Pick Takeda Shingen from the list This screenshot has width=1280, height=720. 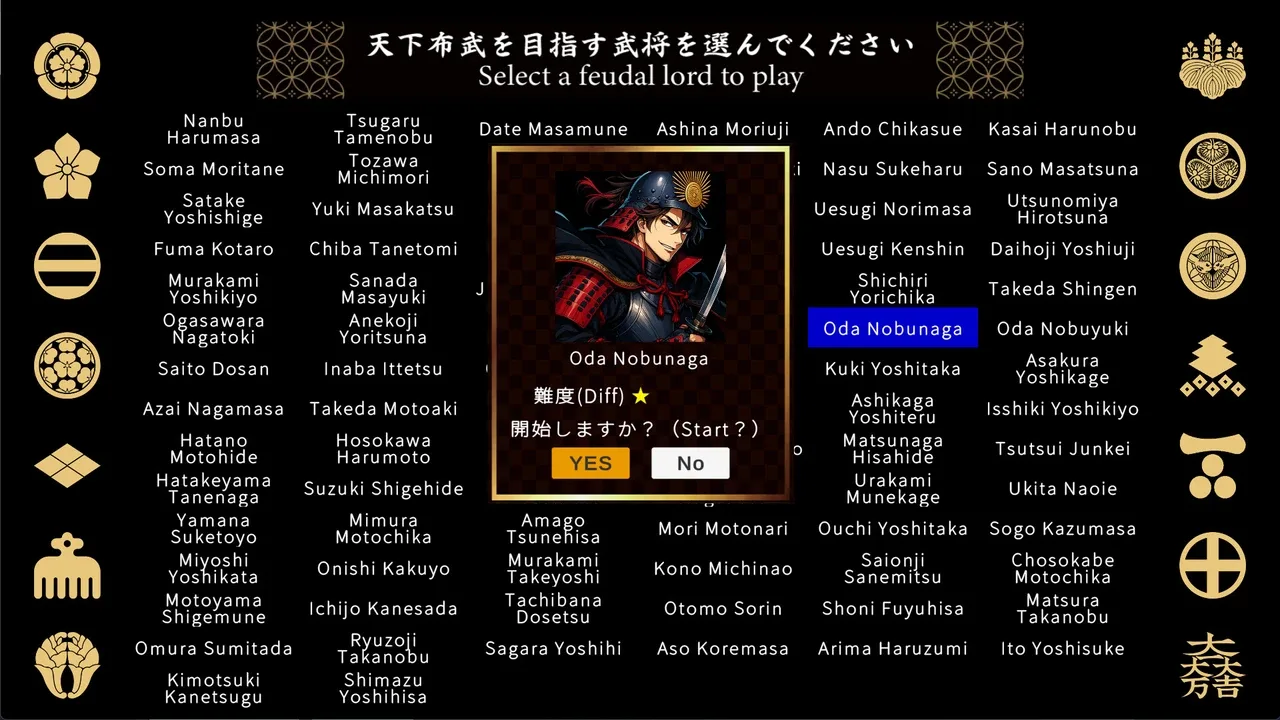click(x=1062, y=289)
